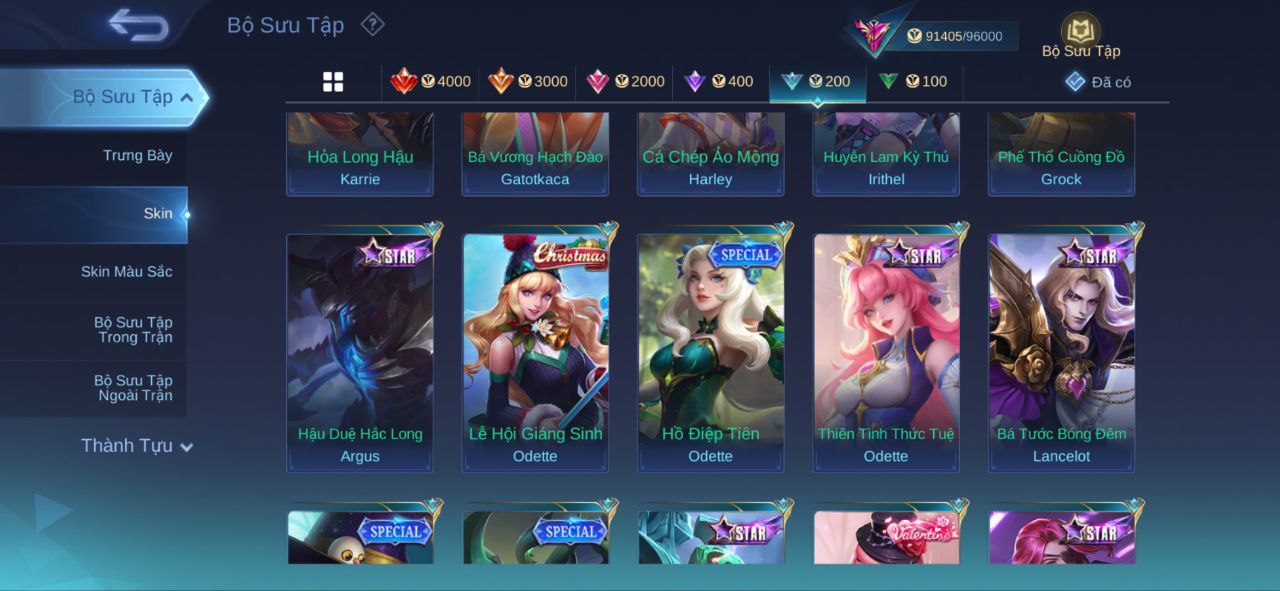The width and height of the screenshot is (1280, 591).
Task: Switch to the 3000 points tier tab
Action: [x=528, y=81]
